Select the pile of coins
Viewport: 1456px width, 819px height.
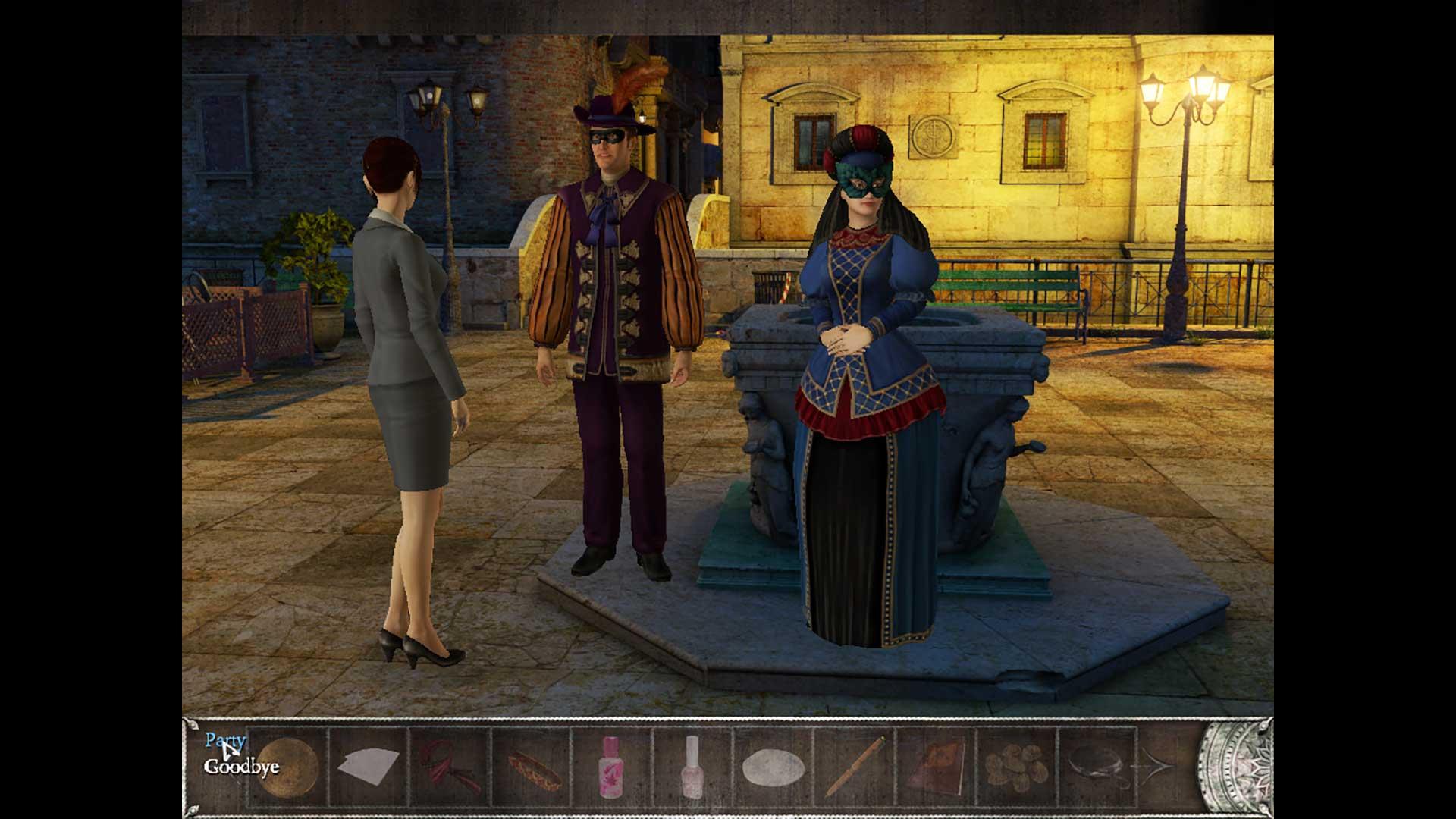(x=1017, y=767)
